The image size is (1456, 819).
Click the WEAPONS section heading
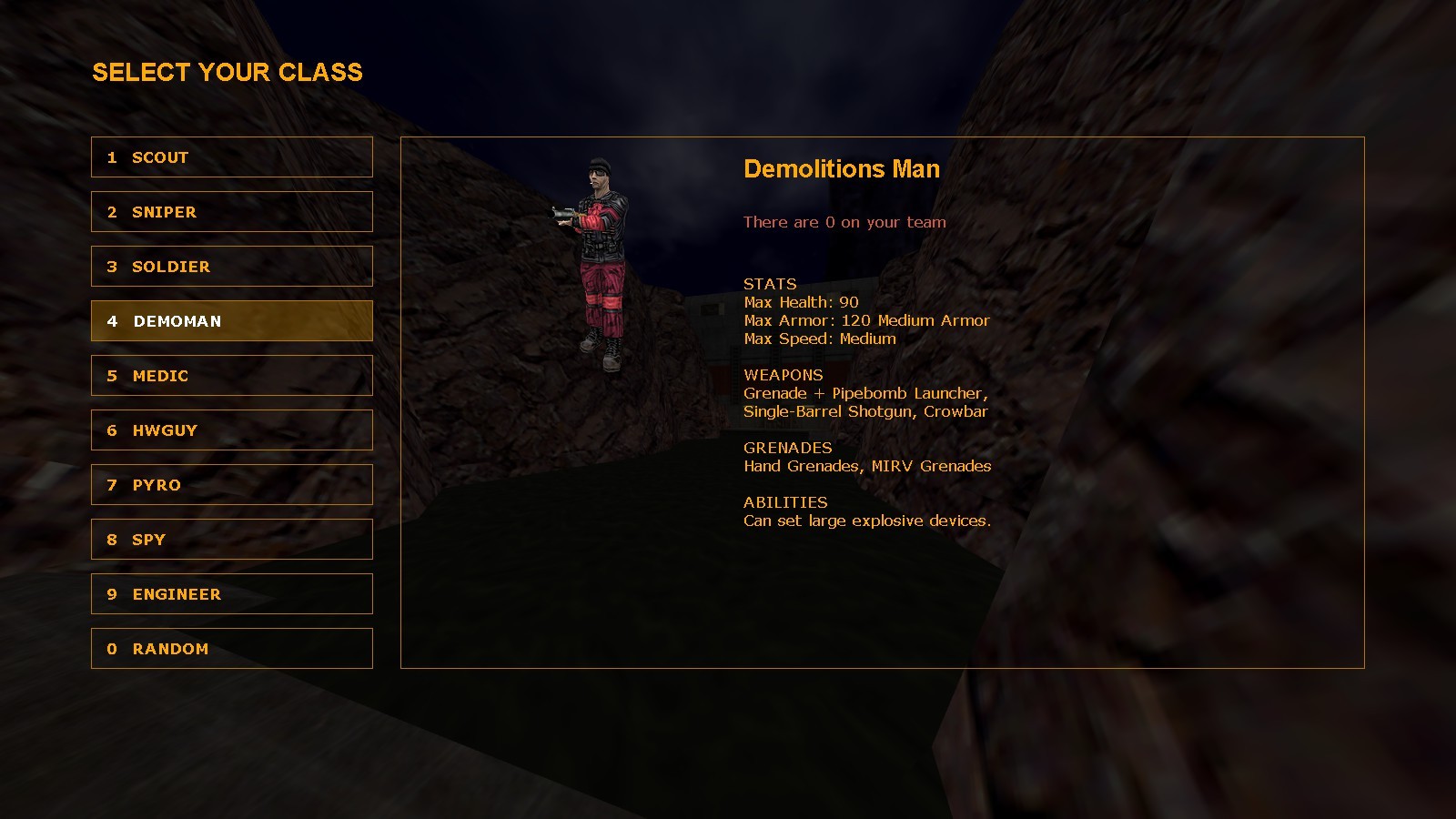click(x=783, y=375)
